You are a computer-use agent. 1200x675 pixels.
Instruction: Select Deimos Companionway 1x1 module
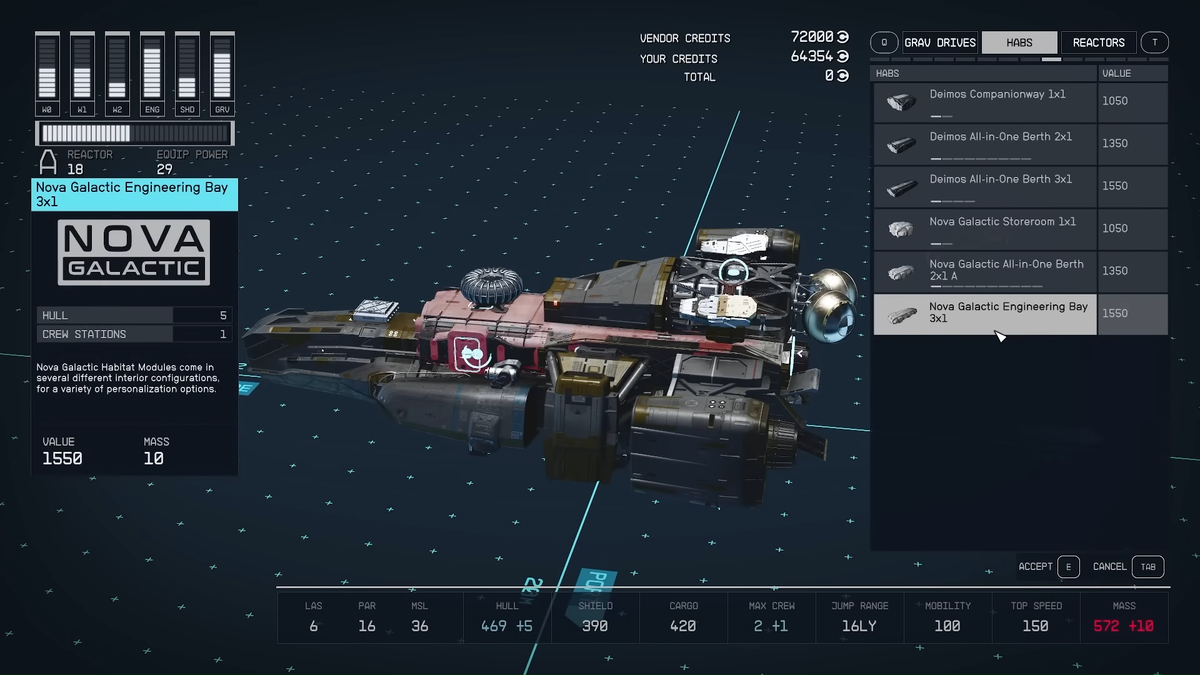point(986,102)
